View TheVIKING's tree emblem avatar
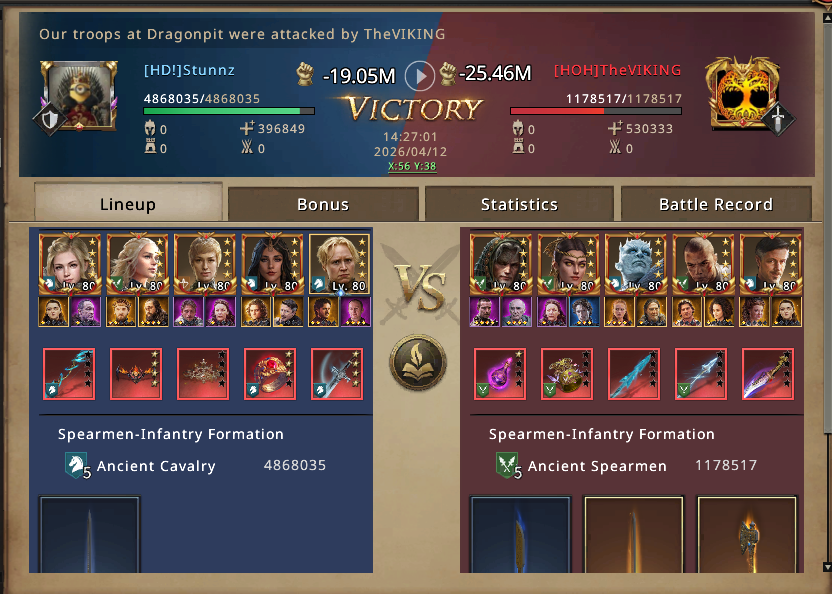Viewport: 832px width, 594px height. click(741, 94)
